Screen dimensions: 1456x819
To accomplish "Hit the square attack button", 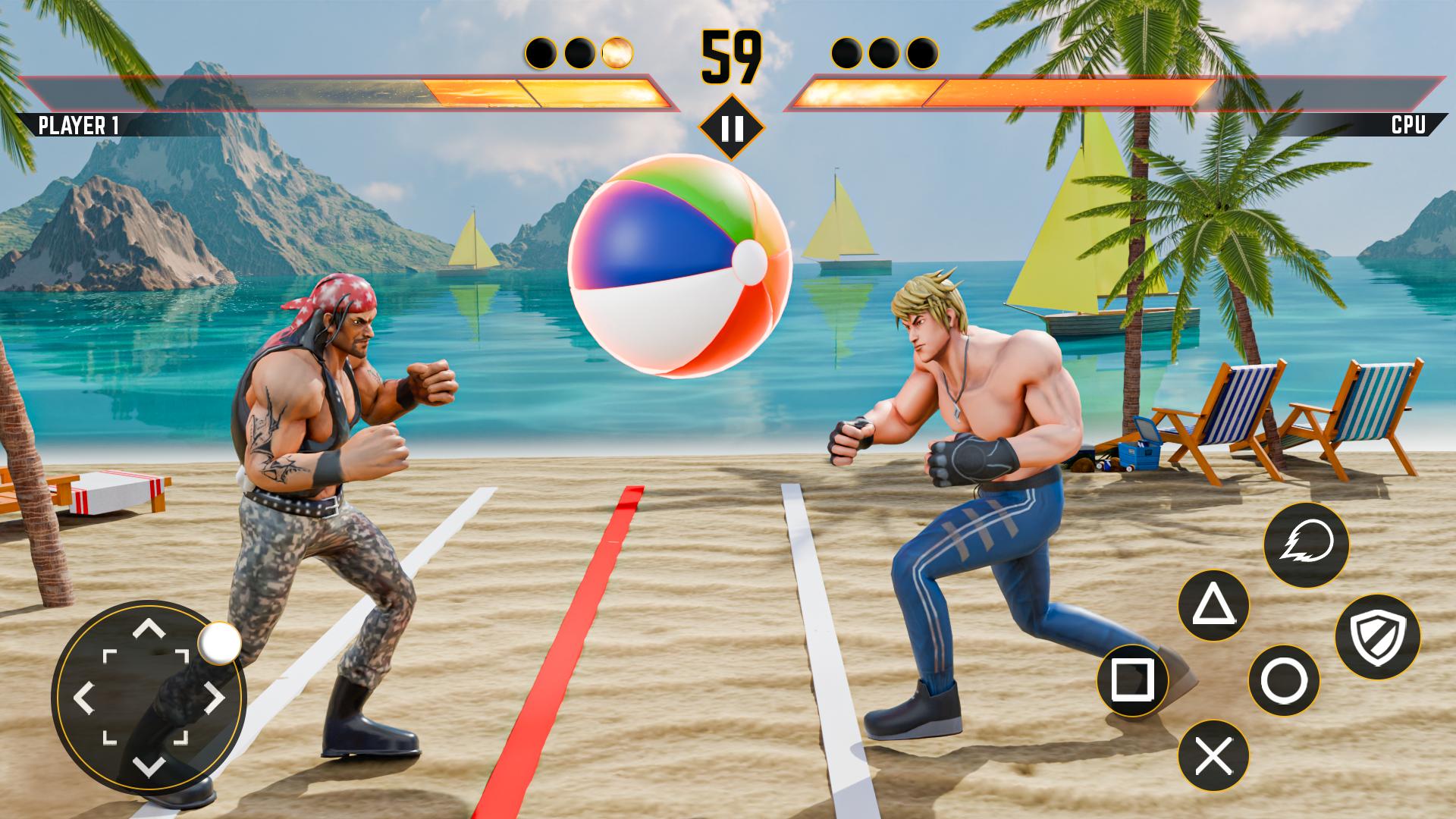I will [1132, 680].
